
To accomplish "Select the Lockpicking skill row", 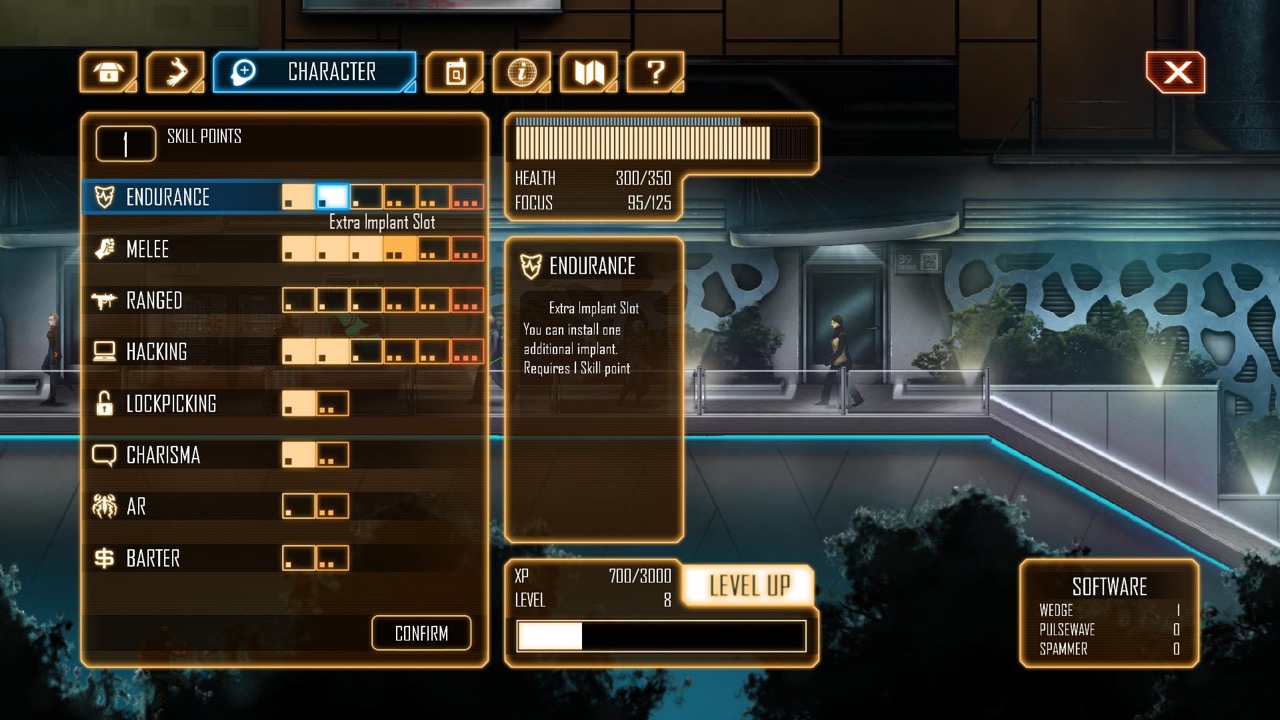I will 171,404.
